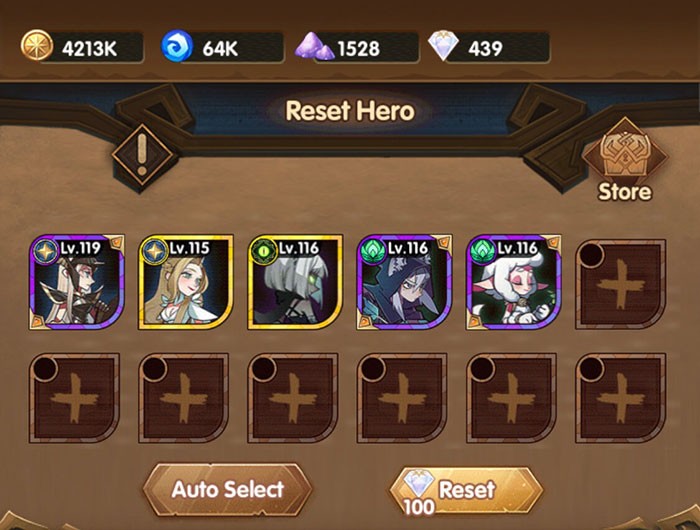Open the Store
Image resolution: width=700 pixels, height=530 pixels.
click(x=624, y=162)
